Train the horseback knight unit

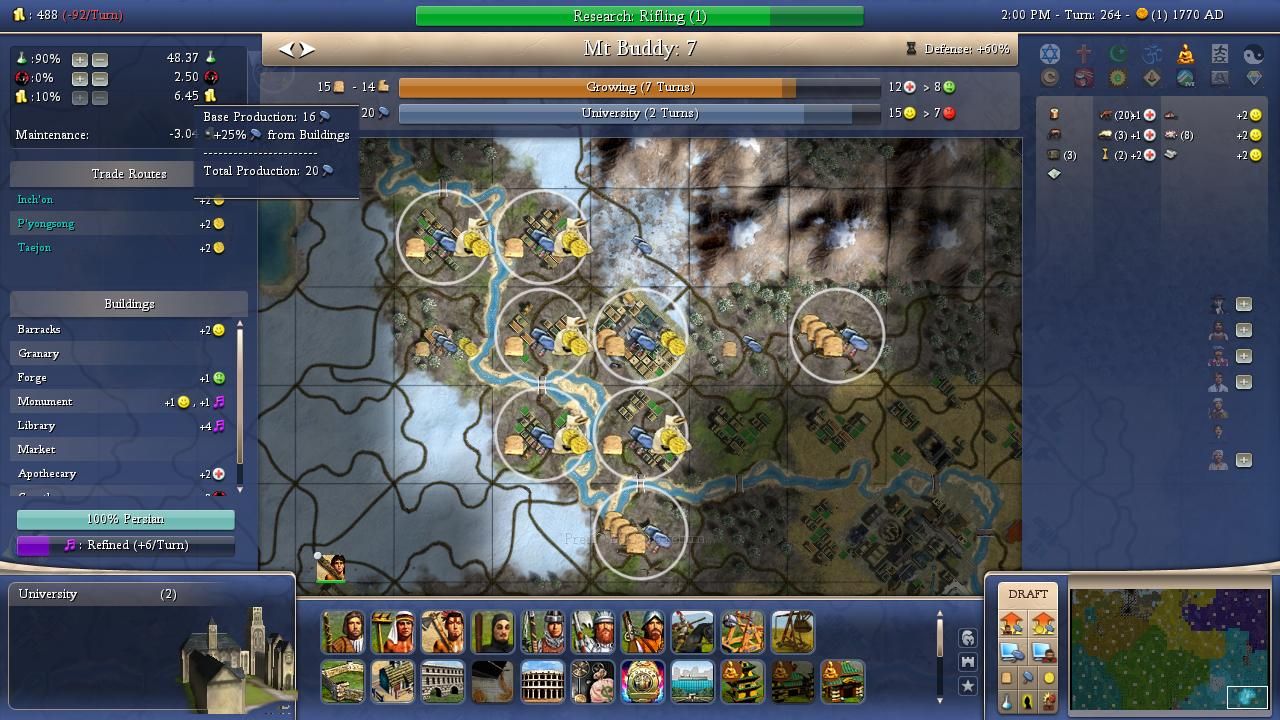[x=692, y=632]
